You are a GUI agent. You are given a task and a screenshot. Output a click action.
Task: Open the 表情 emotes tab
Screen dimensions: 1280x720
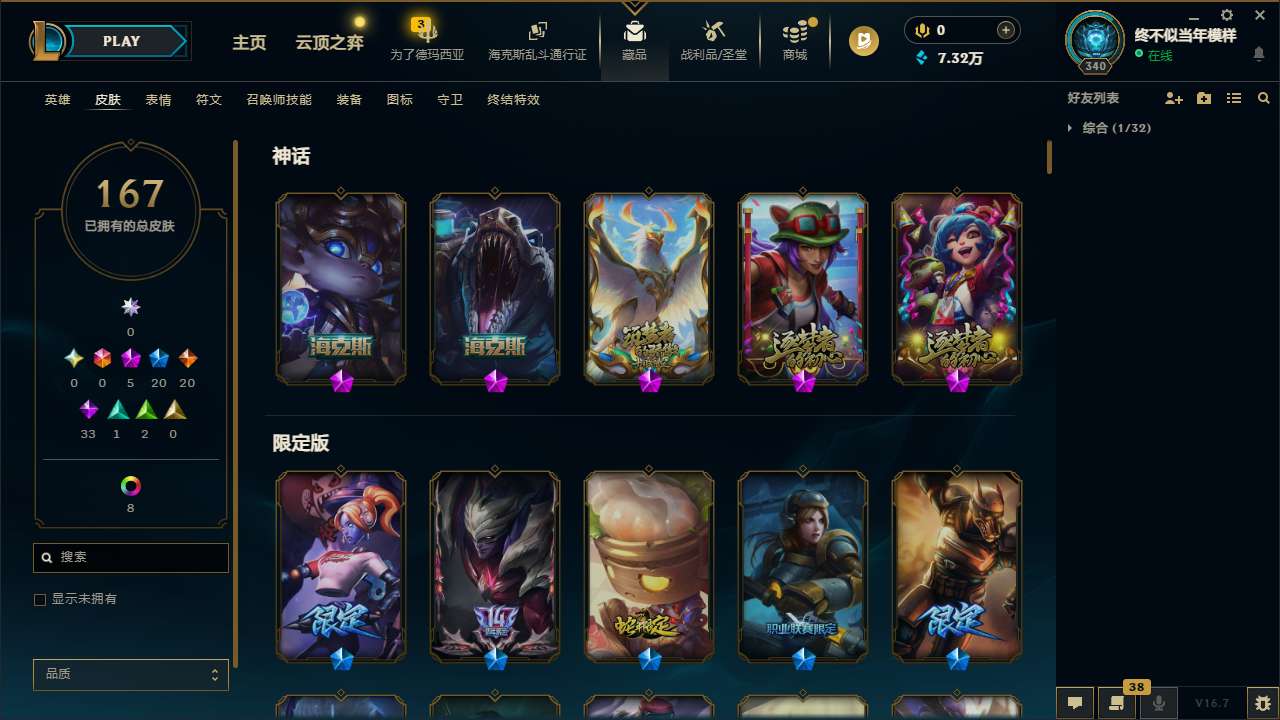157,99
